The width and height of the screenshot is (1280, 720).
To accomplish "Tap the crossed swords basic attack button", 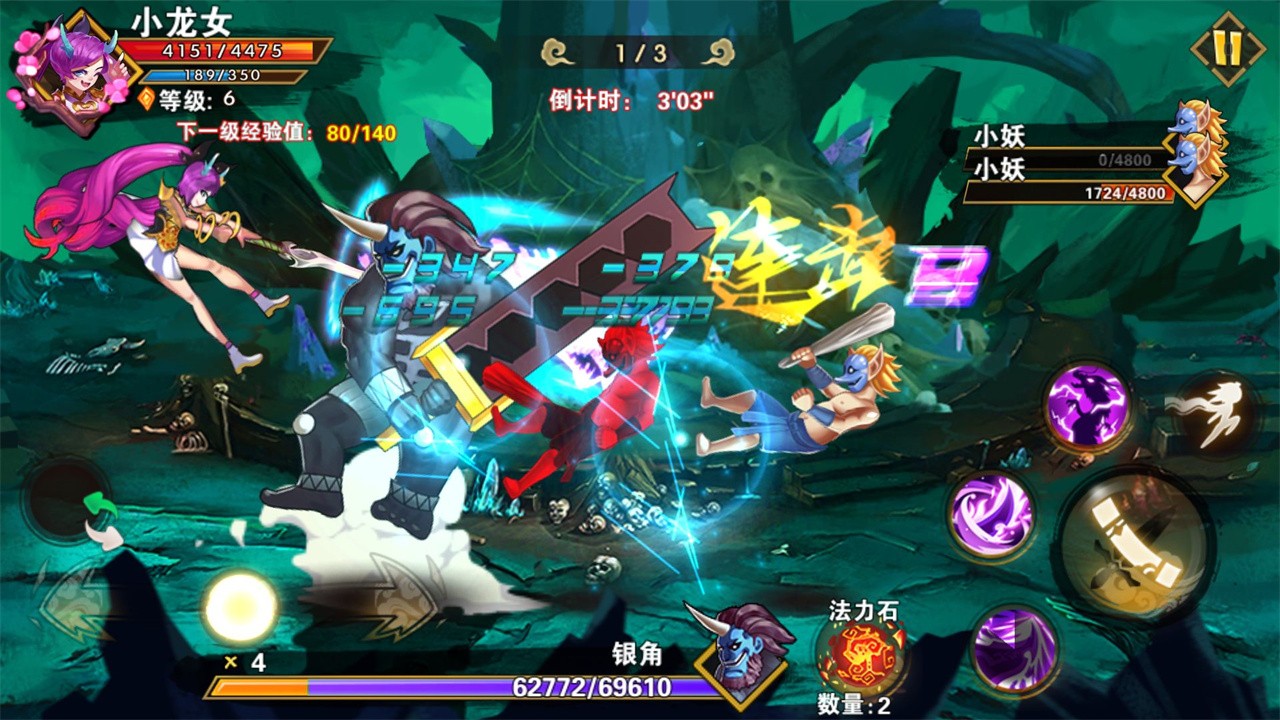I will click(x=1134, y=545).
